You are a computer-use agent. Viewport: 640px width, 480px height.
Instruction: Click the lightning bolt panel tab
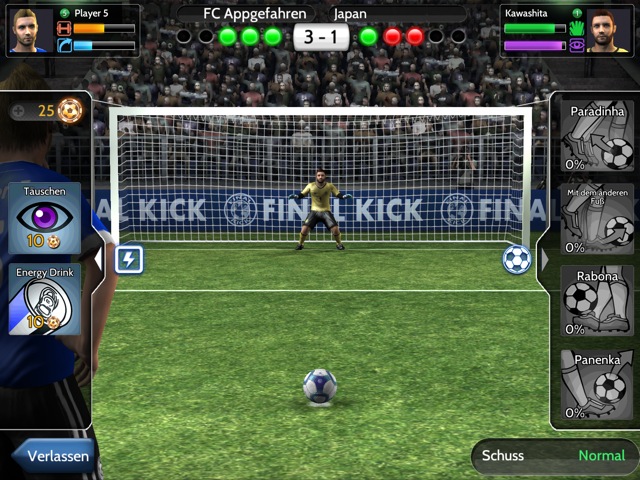click(128, 260)
